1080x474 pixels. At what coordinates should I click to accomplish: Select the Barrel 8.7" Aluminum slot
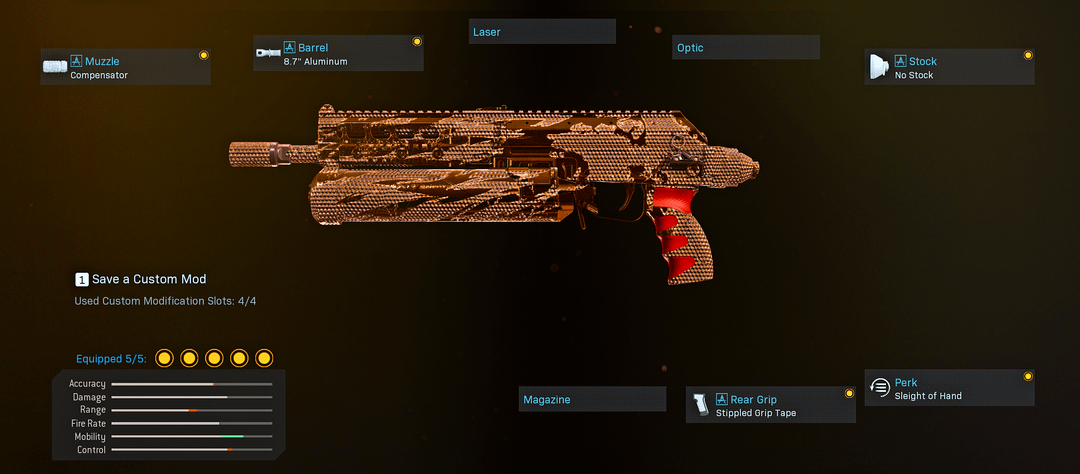338,54
